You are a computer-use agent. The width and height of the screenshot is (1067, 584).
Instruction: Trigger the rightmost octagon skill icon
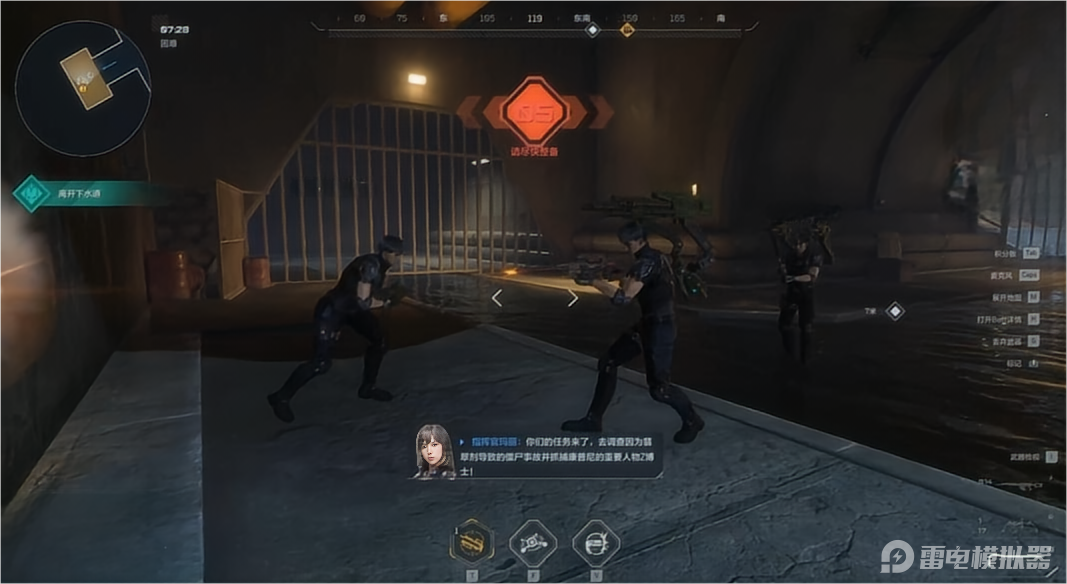point(596,544)
